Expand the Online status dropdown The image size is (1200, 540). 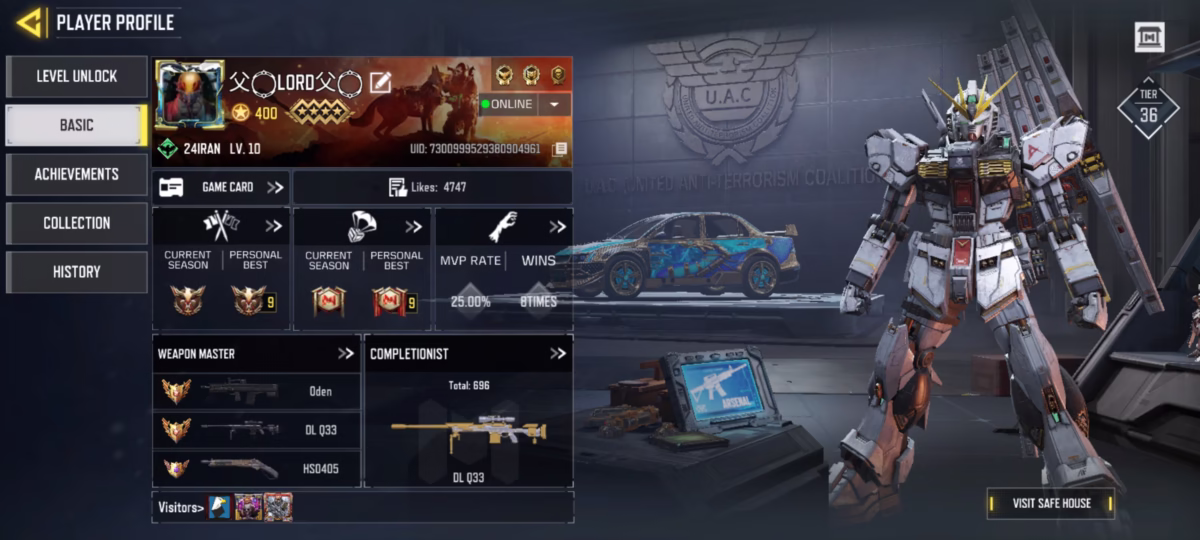click(554, 104)
